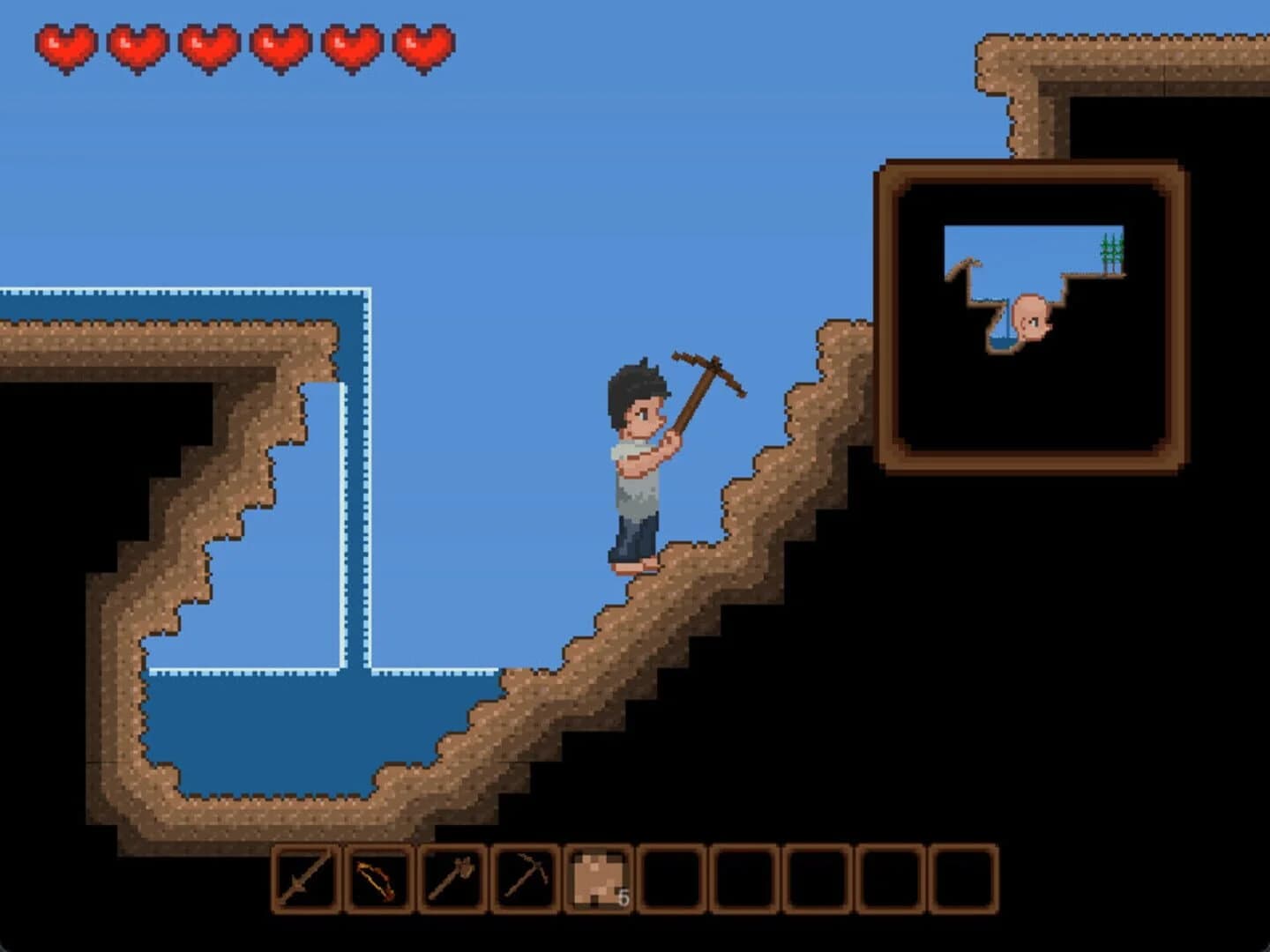Image resolution: width=1270 pixels, height=952 pixels.
Task: Click the green plants shown in the minimap
Action: tap(1111, 251)
